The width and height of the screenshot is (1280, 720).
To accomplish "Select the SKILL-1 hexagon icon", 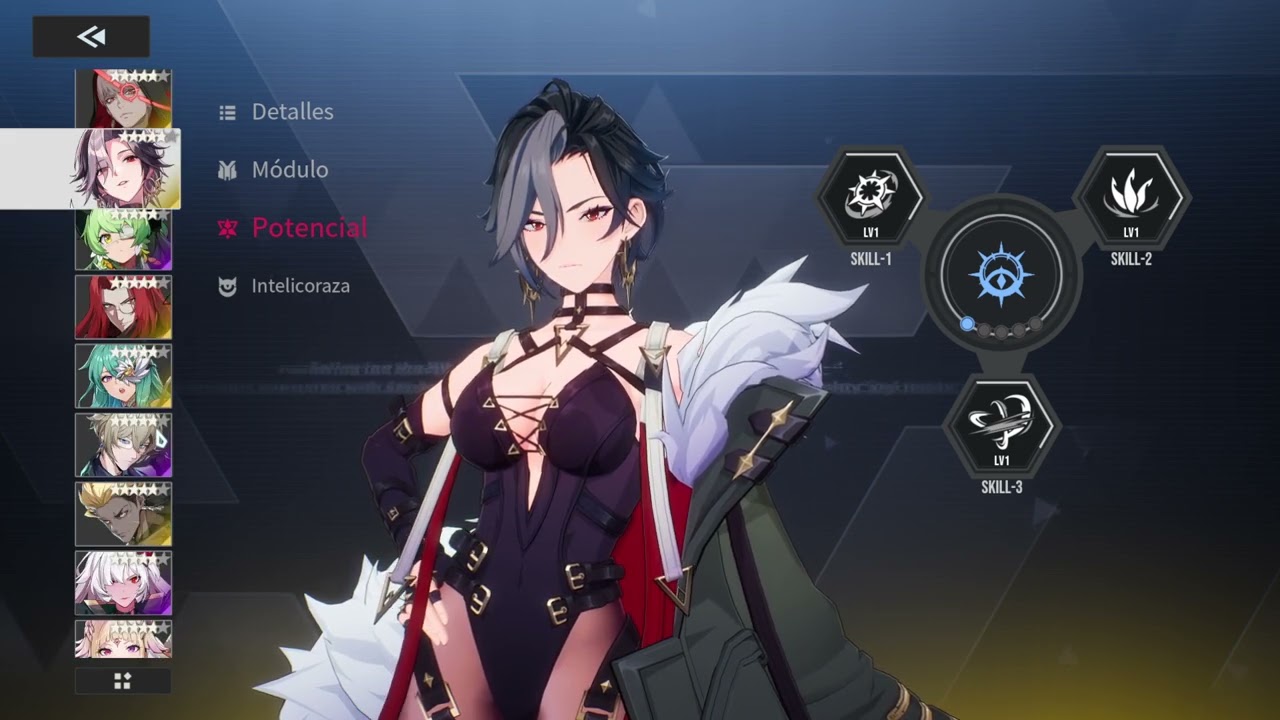I will coord(870,197).
